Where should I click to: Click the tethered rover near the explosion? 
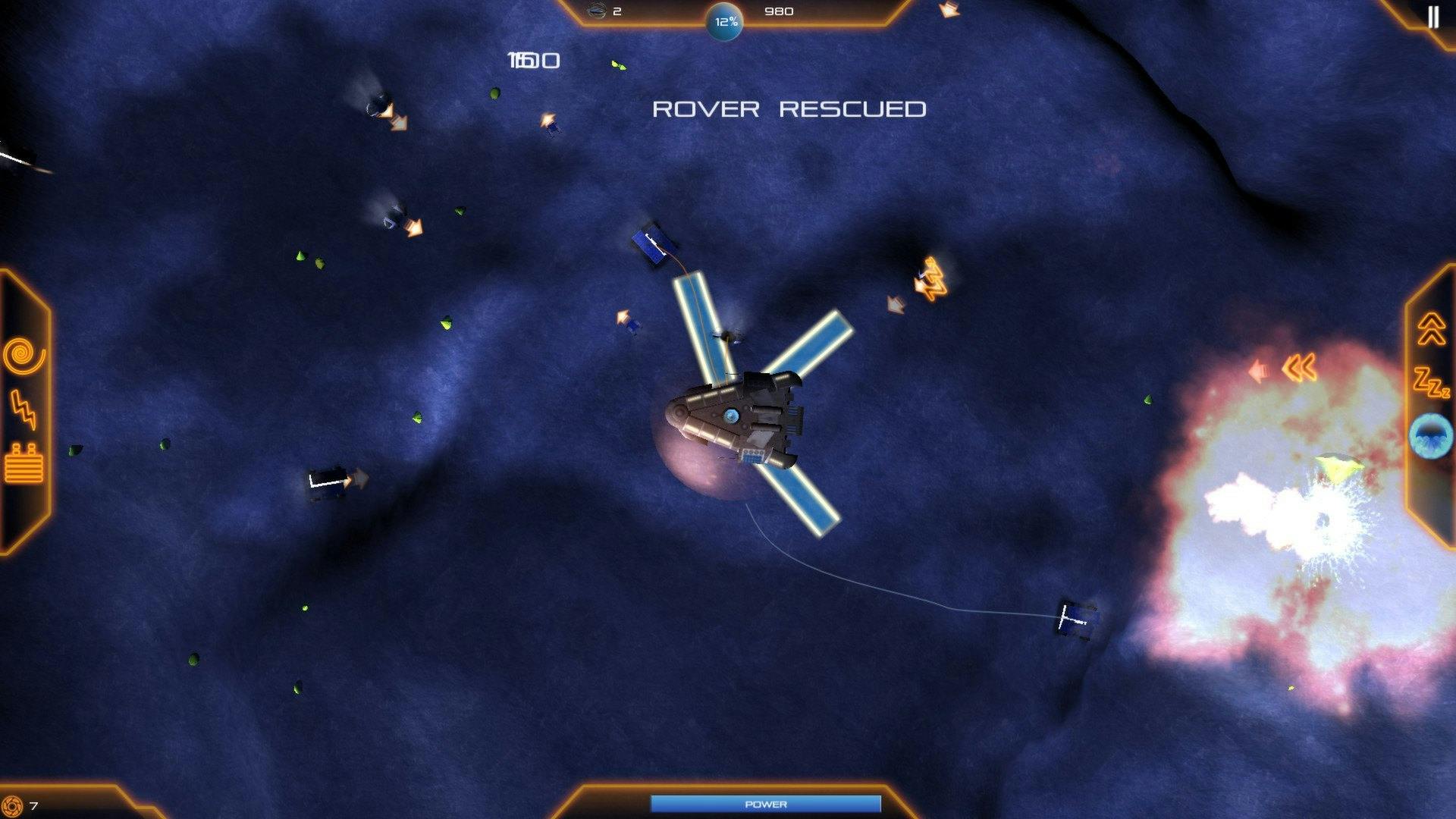coord(1076,620)
